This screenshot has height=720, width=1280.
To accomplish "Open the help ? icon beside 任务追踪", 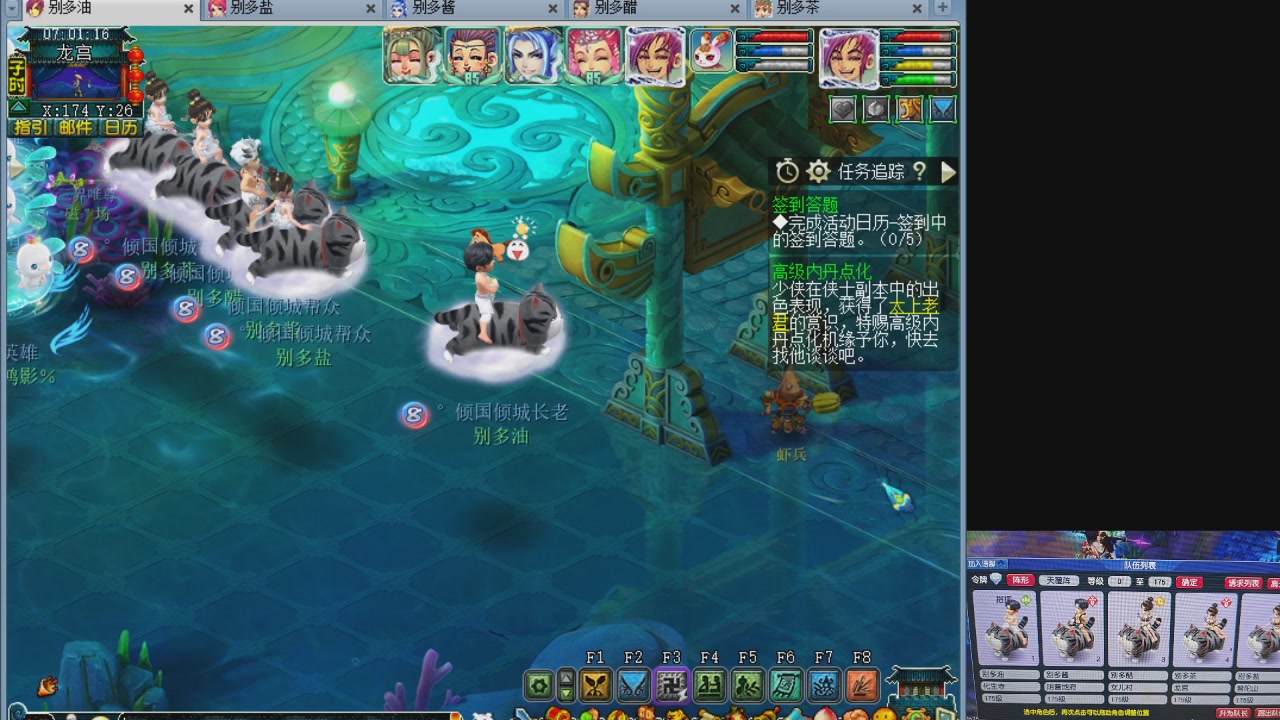I will point(920,172).
